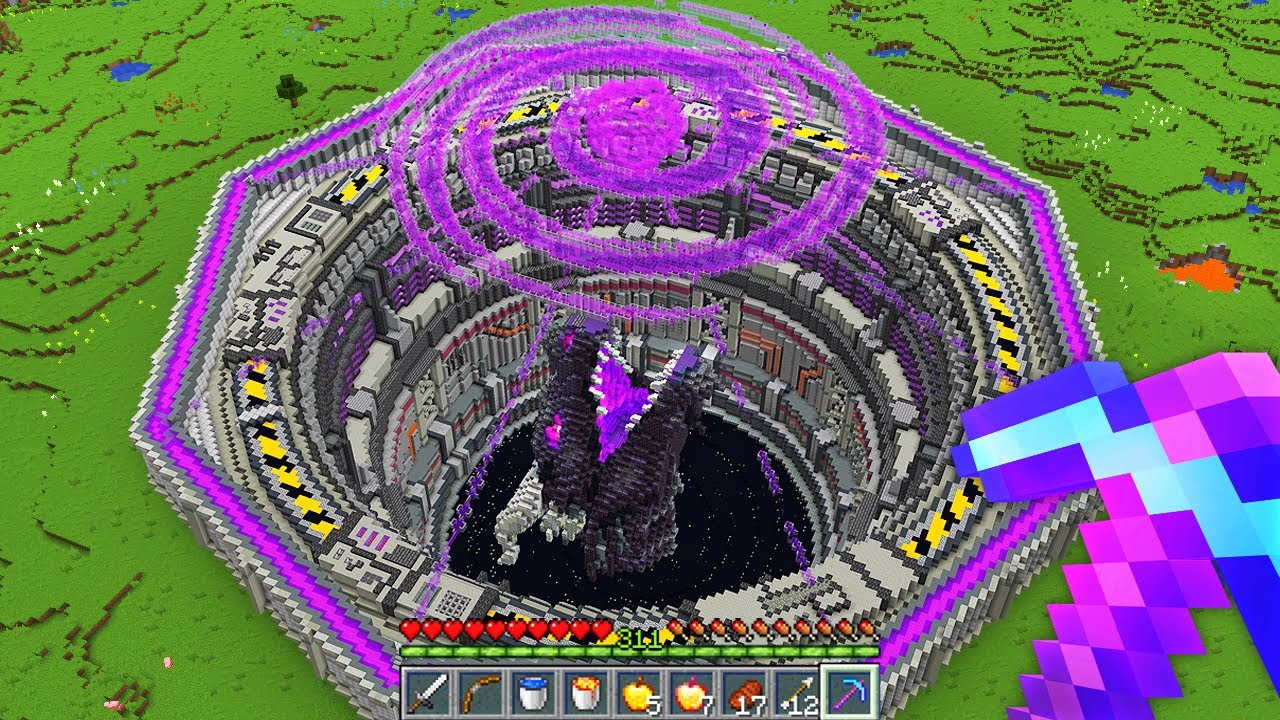This screenshot has height=720, width=1280.
Task: Click the cooked porkchop stack of 17
Action: (743, 691)
